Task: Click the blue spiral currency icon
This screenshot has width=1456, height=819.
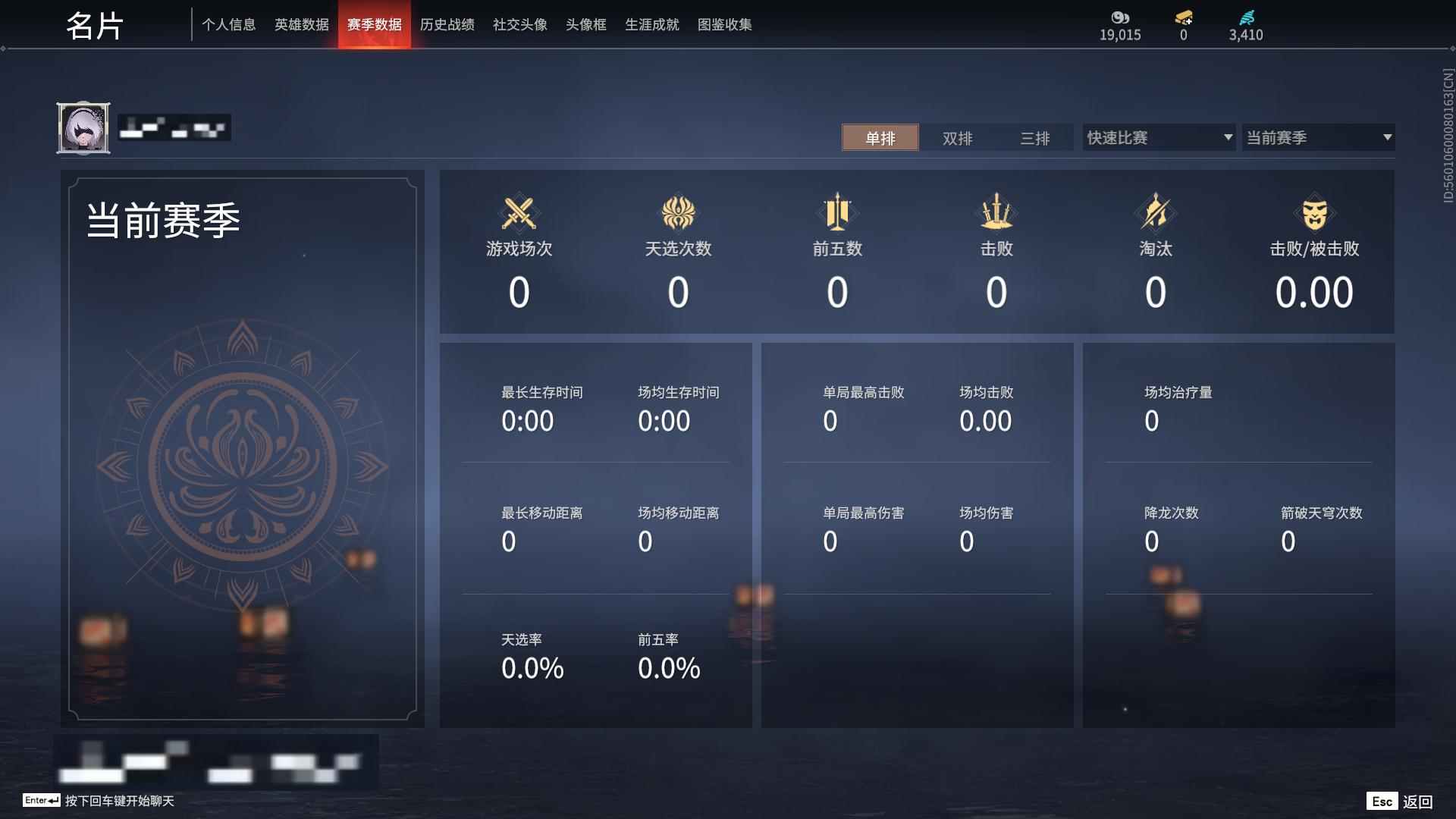Action: click(1246, 17)
